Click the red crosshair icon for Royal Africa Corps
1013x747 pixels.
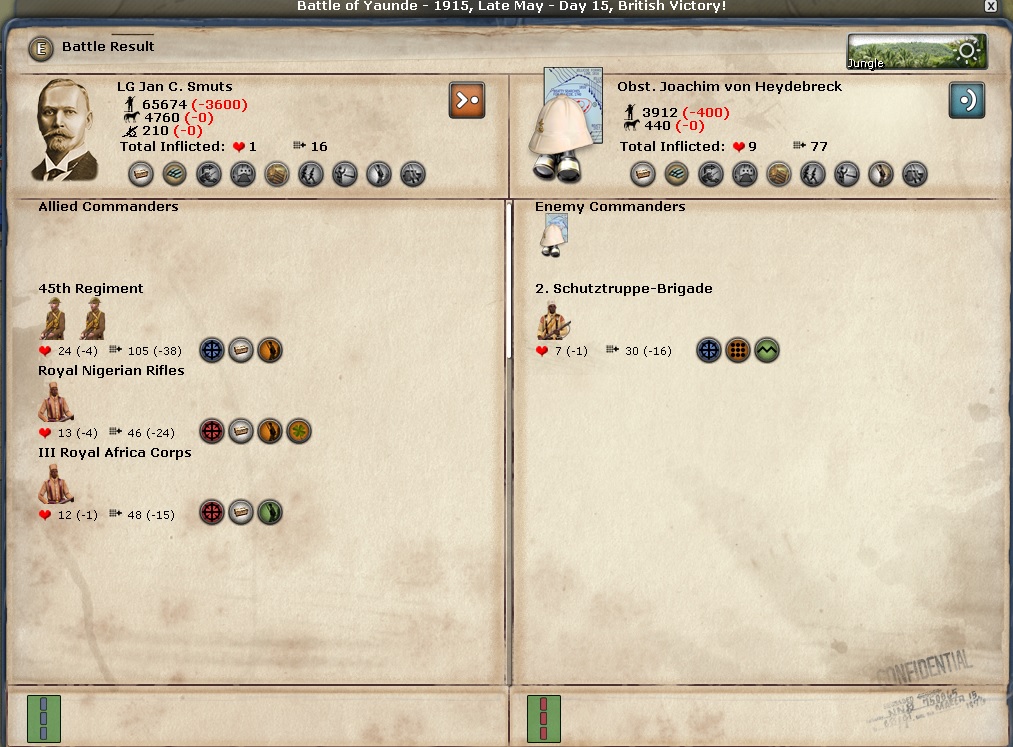click(x=212, y=514)
